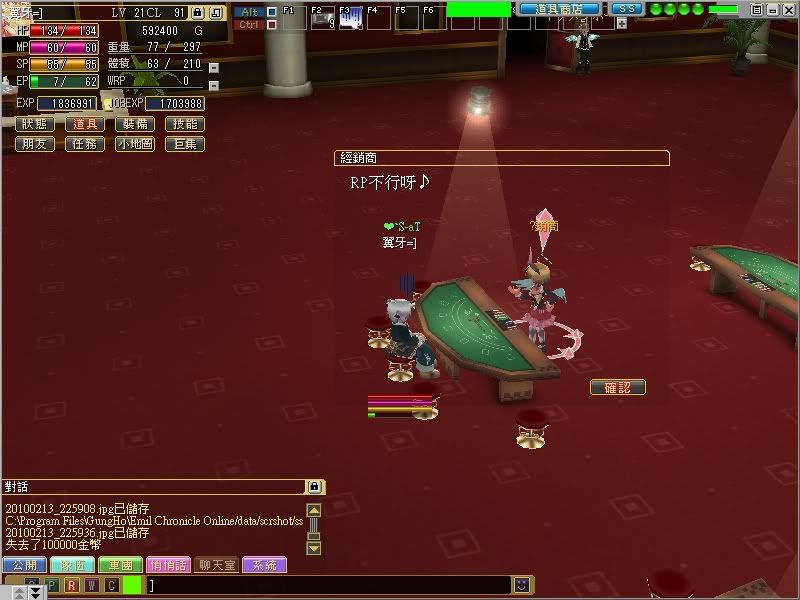Open the 狀態 status window

(35, 124)
